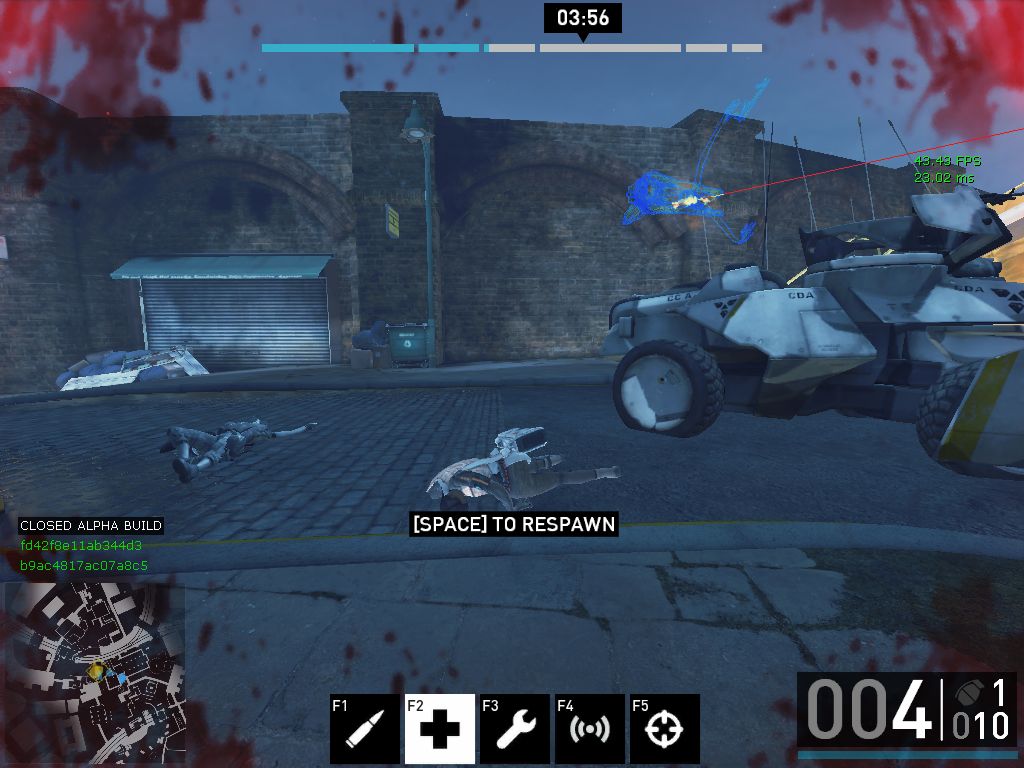The width and height of the screenshot is (1024, 768).
Task: Select the F1 bullet ammo slot
Action: (x=365, y=729)
